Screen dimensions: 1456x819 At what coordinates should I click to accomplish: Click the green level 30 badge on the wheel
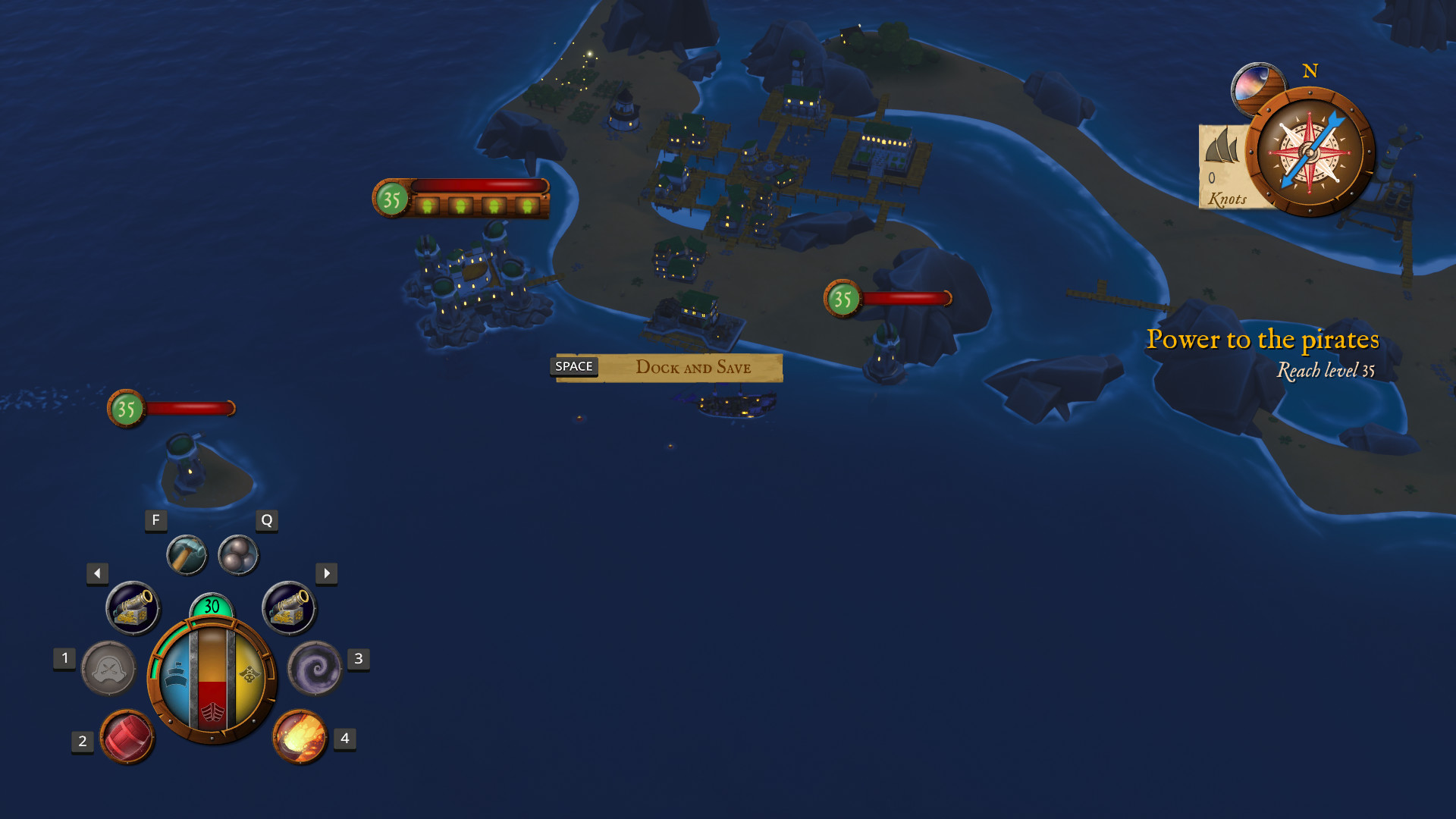click(212, 607)
